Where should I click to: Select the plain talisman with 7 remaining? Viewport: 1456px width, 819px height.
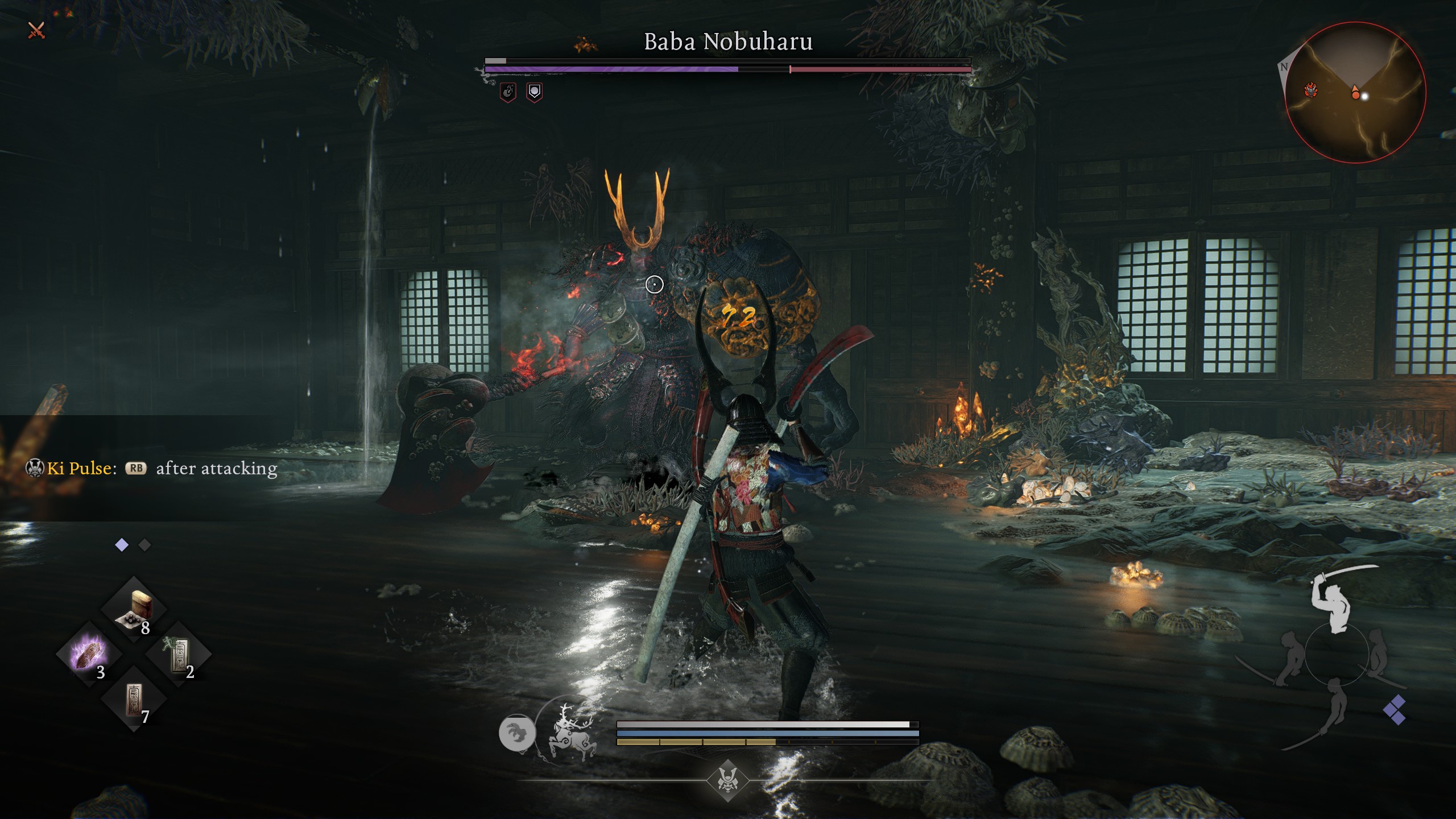pyautogui.click(x=134, y=698)
